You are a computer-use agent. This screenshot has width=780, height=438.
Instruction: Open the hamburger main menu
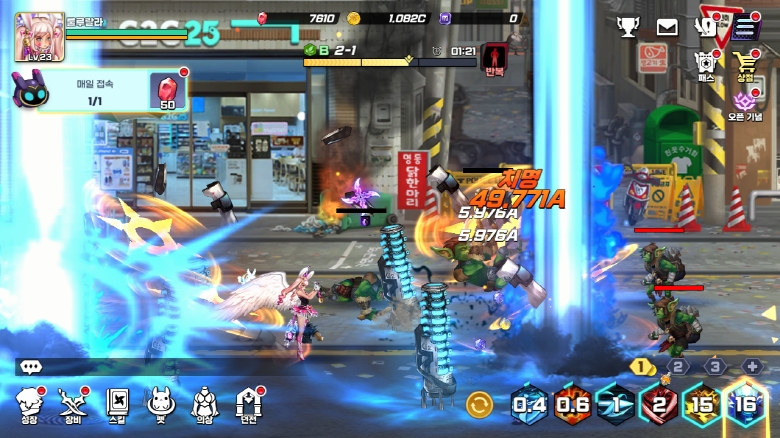point(746,27)
